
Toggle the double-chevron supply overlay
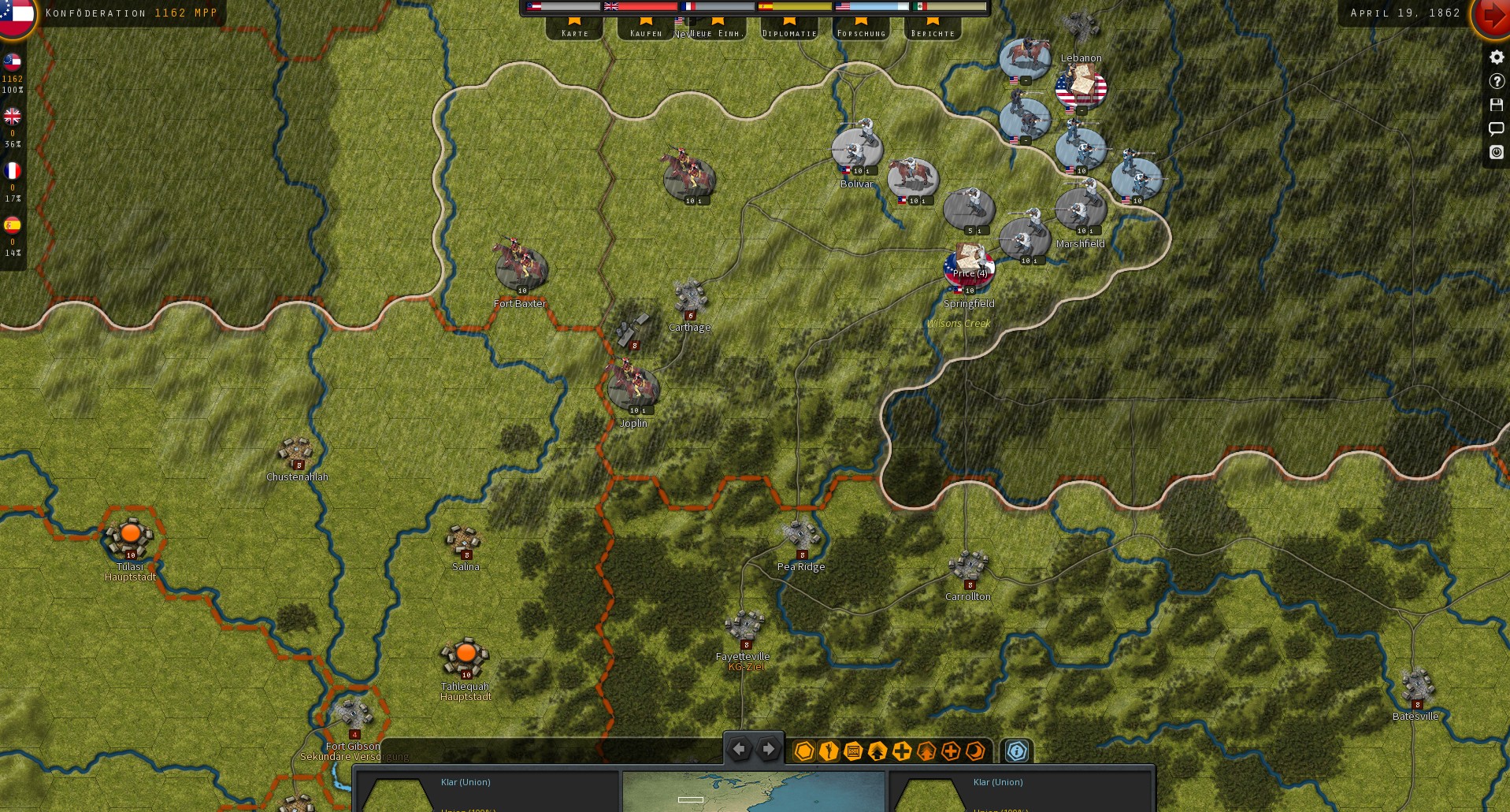(x=877, y=751)
